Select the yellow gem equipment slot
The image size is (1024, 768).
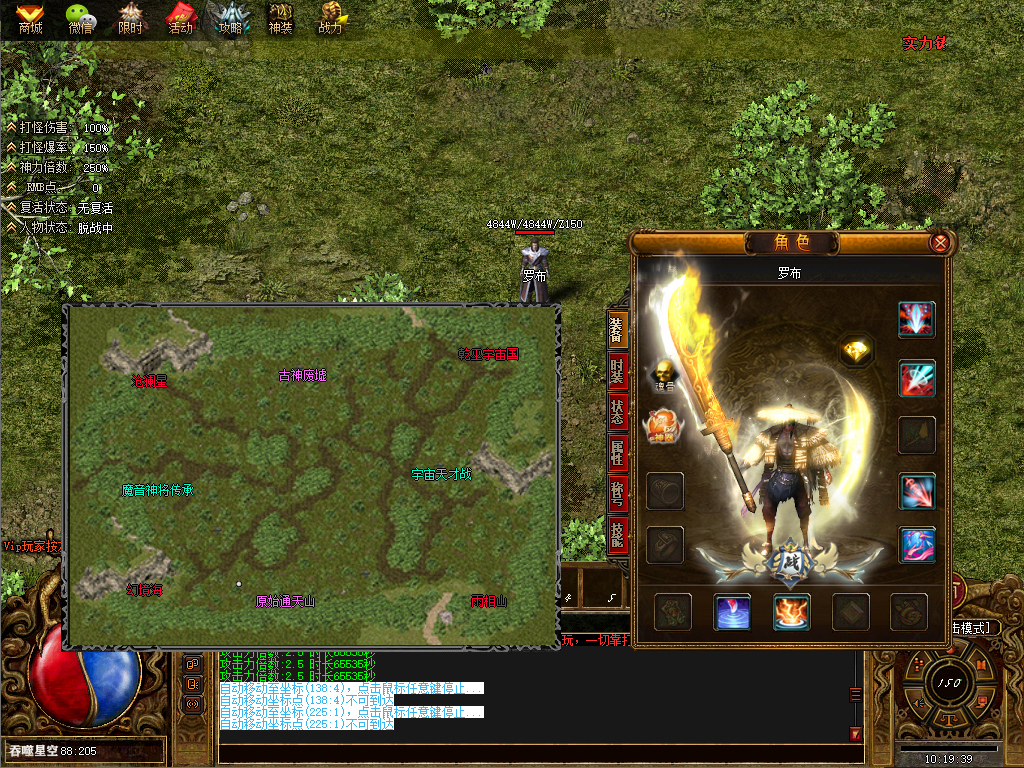pyautogui.click(x=856, y=350)
